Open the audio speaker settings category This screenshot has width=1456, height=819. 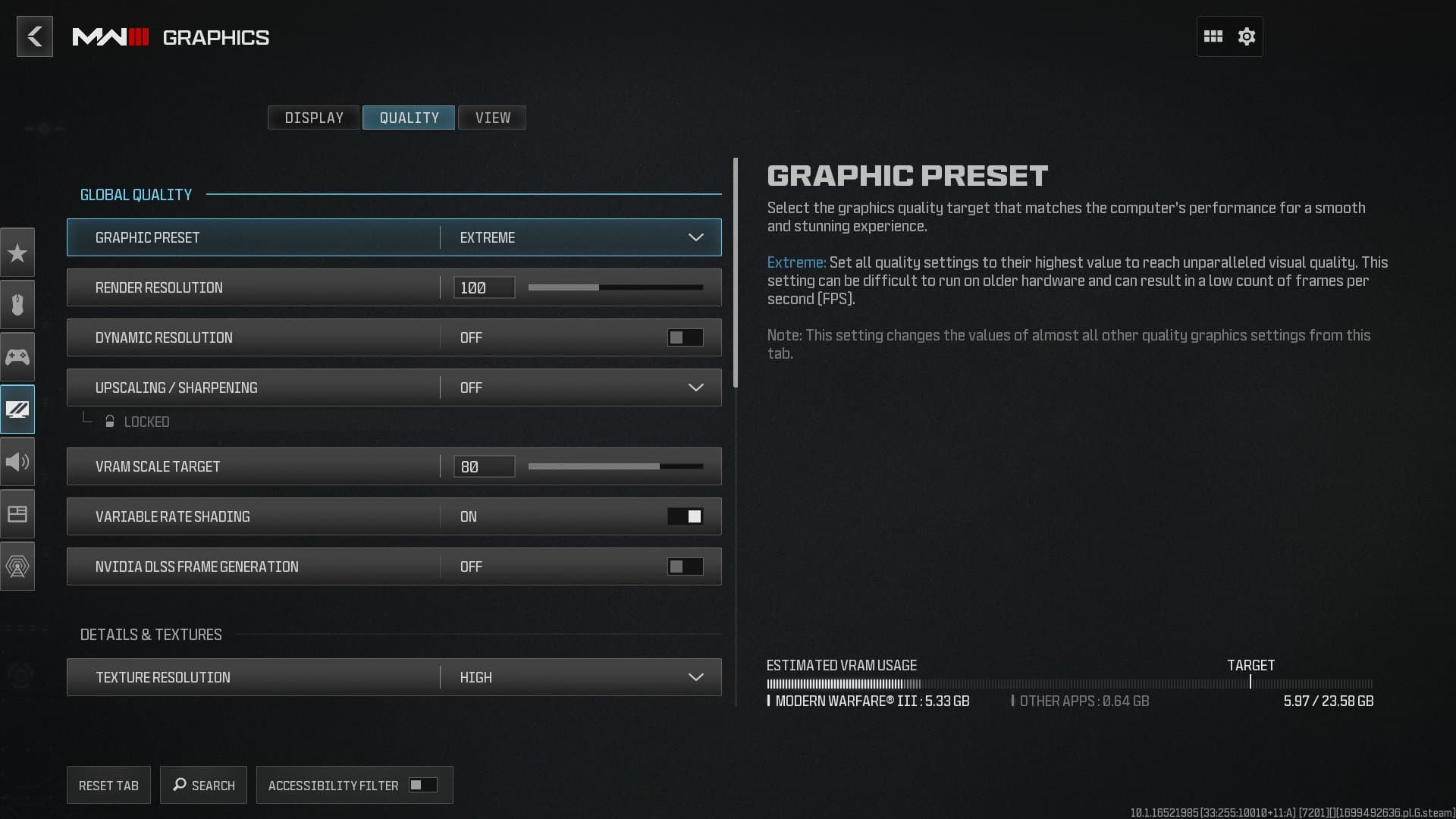(17, 462)
